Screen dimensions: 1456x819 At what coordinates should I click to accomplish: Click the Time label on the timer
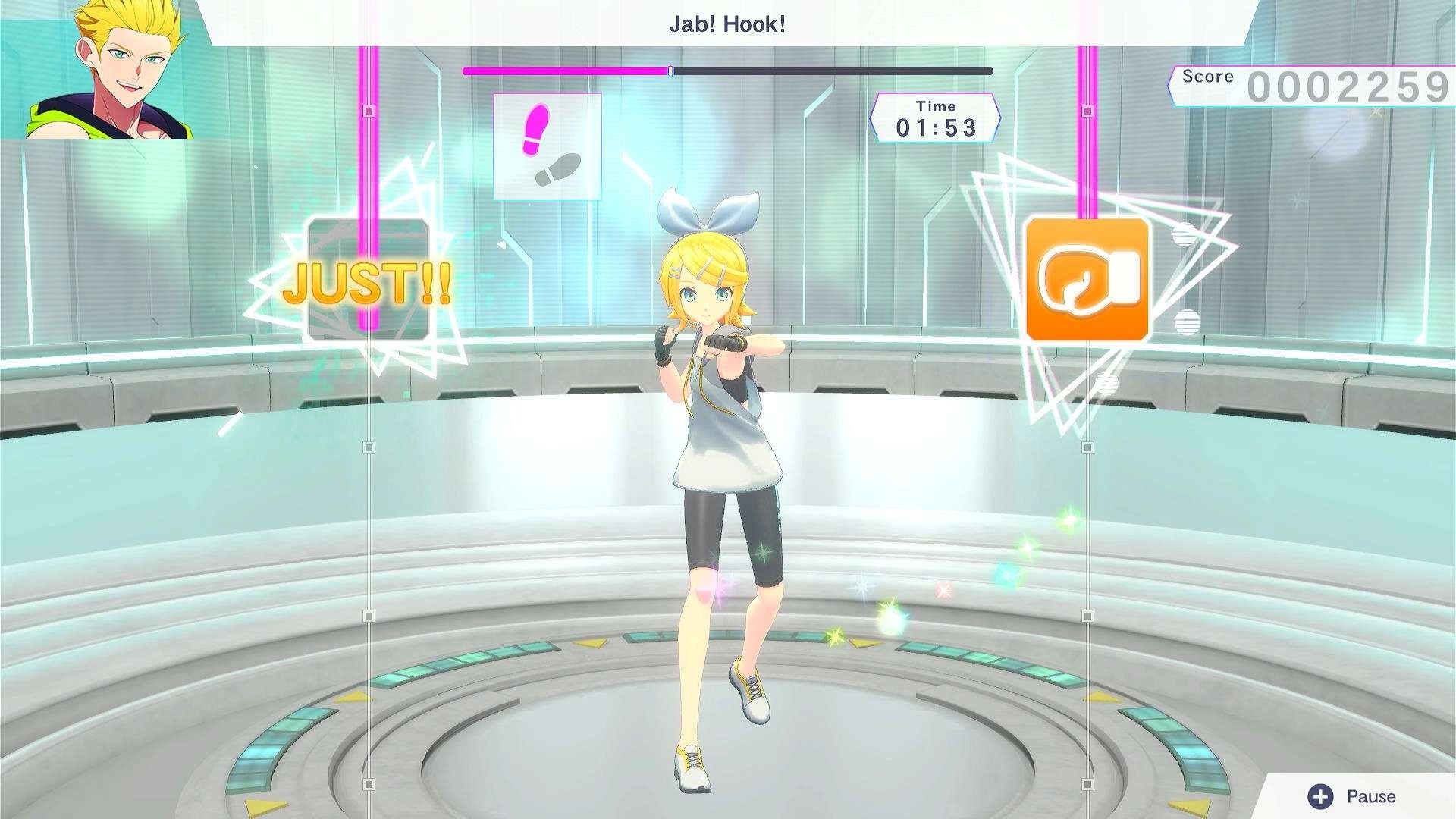pyautogui.click(x=936, y=105)
